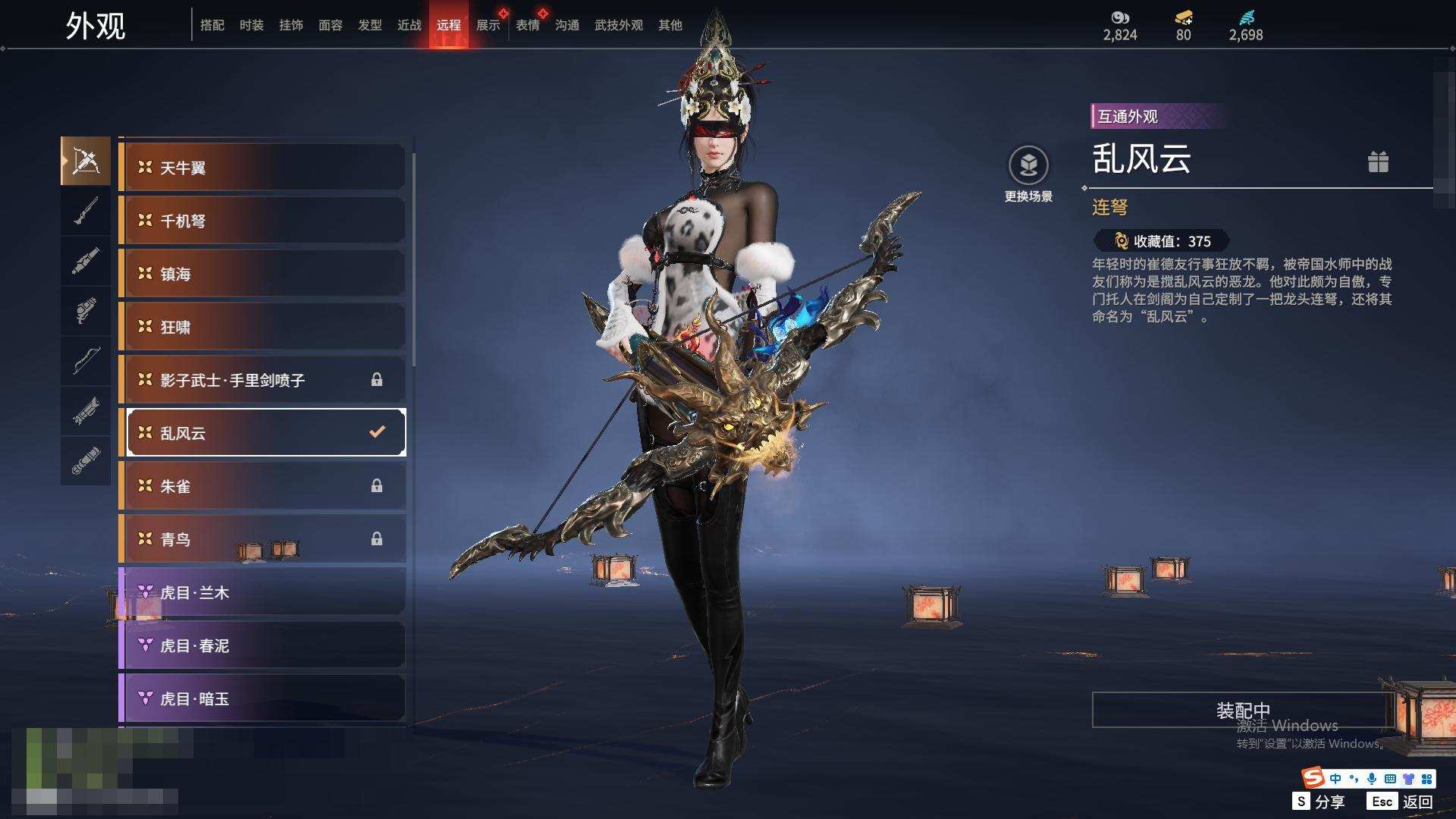This screenshot has height=819, width=1456.
Task: Select the 挂饰 tab
Action: [290, 25]
